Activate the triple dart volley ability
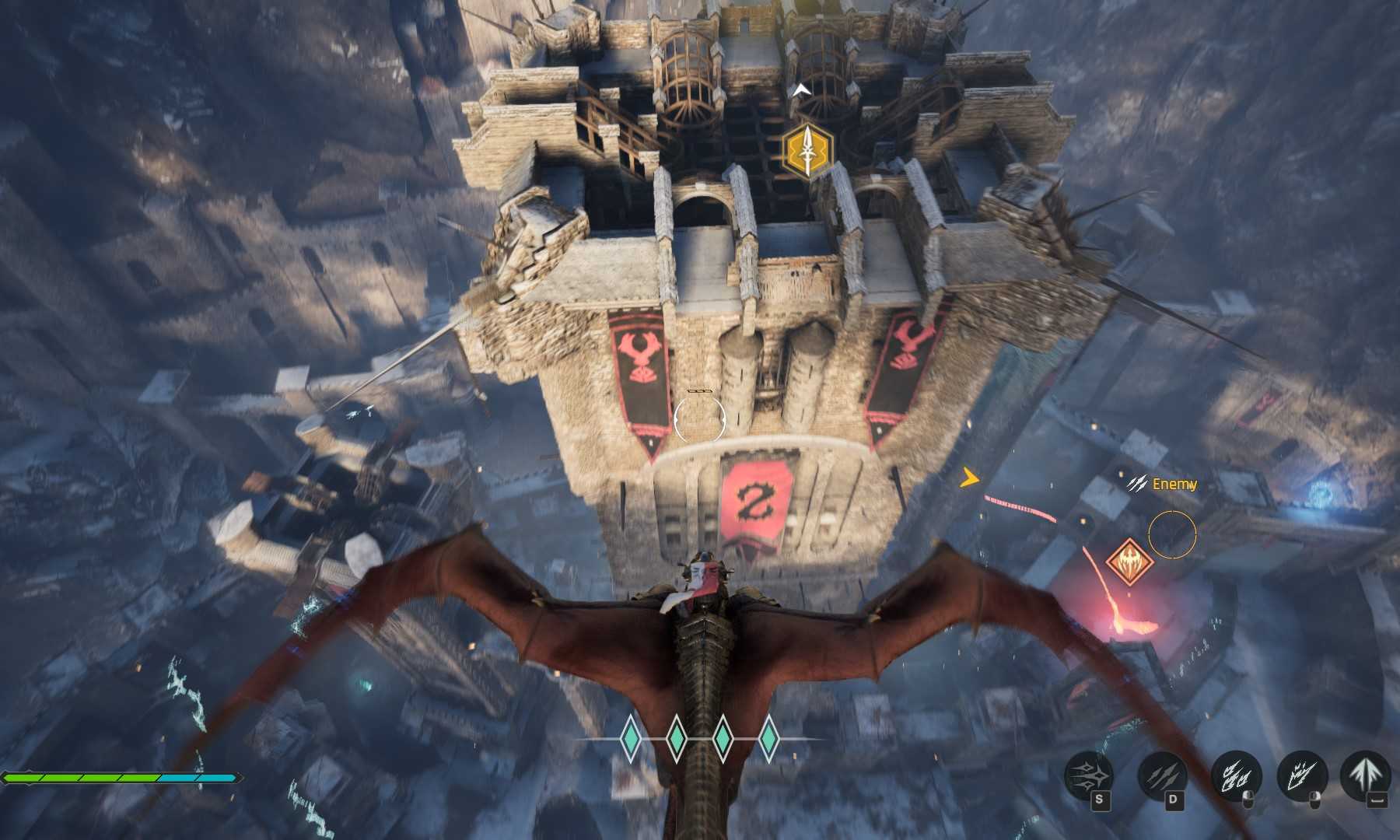The image size is (1400, 840). click(1089, 775)
